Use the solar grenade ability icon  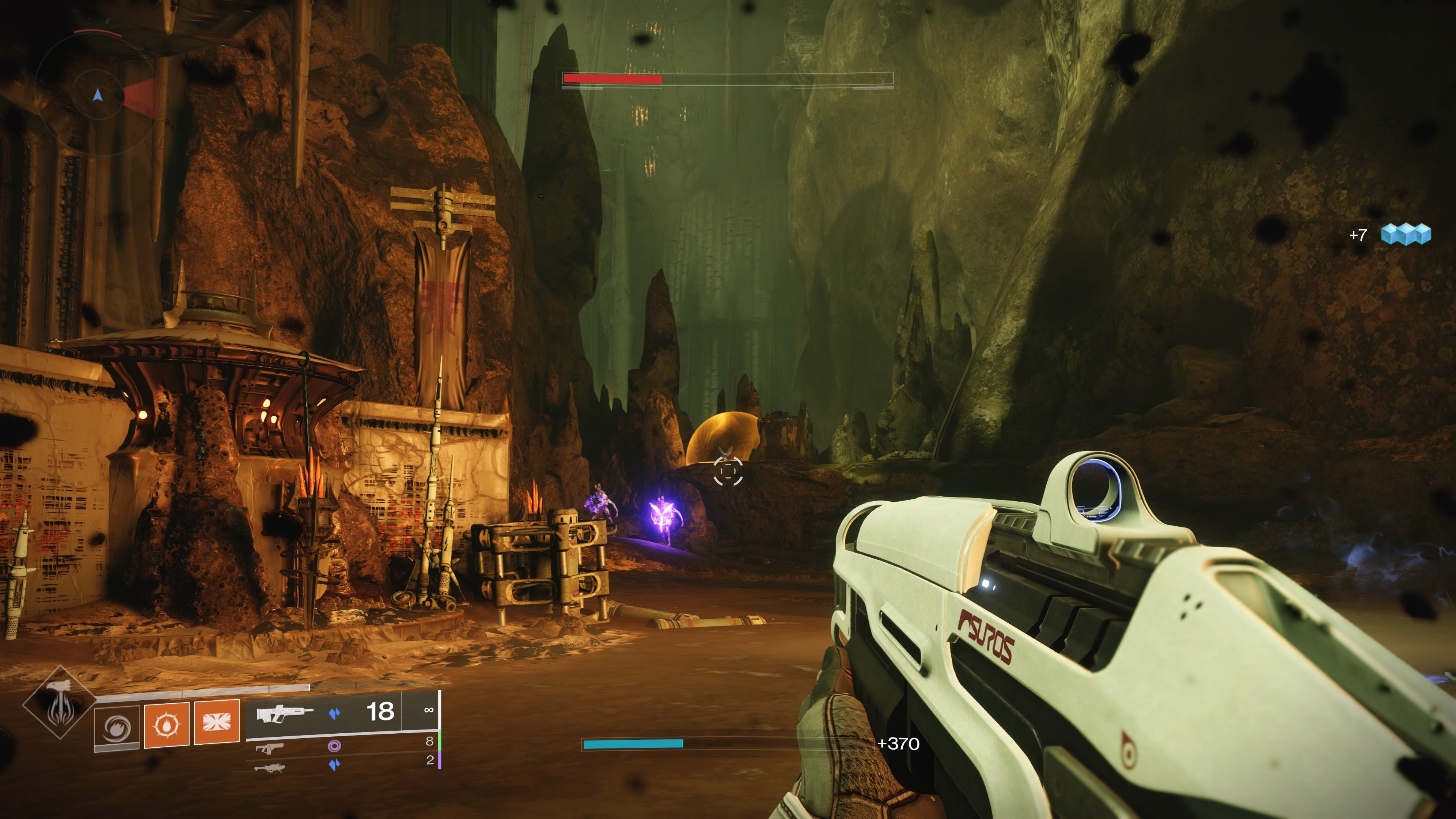[167, 725]
